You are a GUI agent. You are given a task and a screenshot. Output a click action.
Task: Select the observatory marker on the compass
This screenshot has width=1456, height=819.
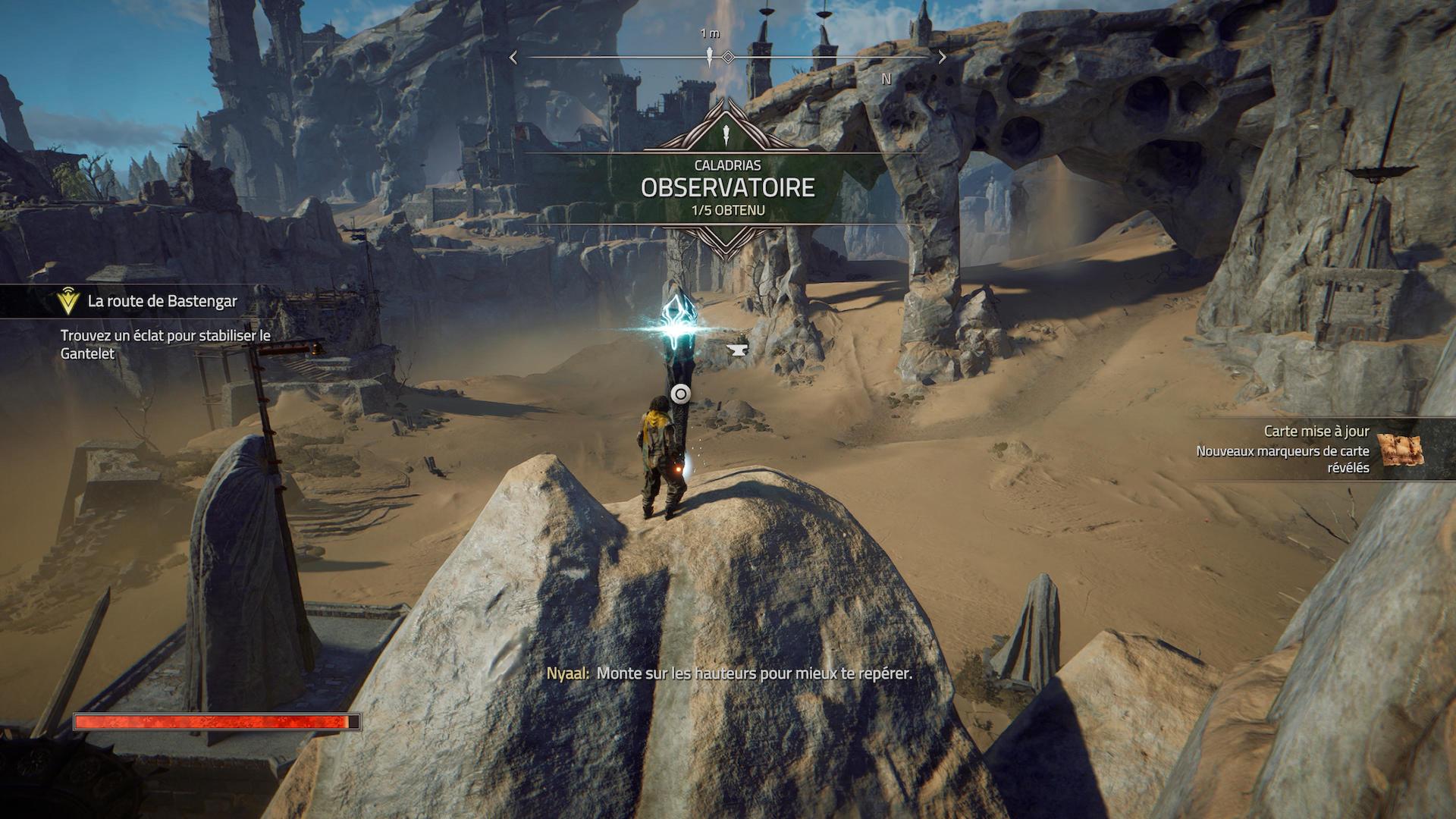[710, 57]
